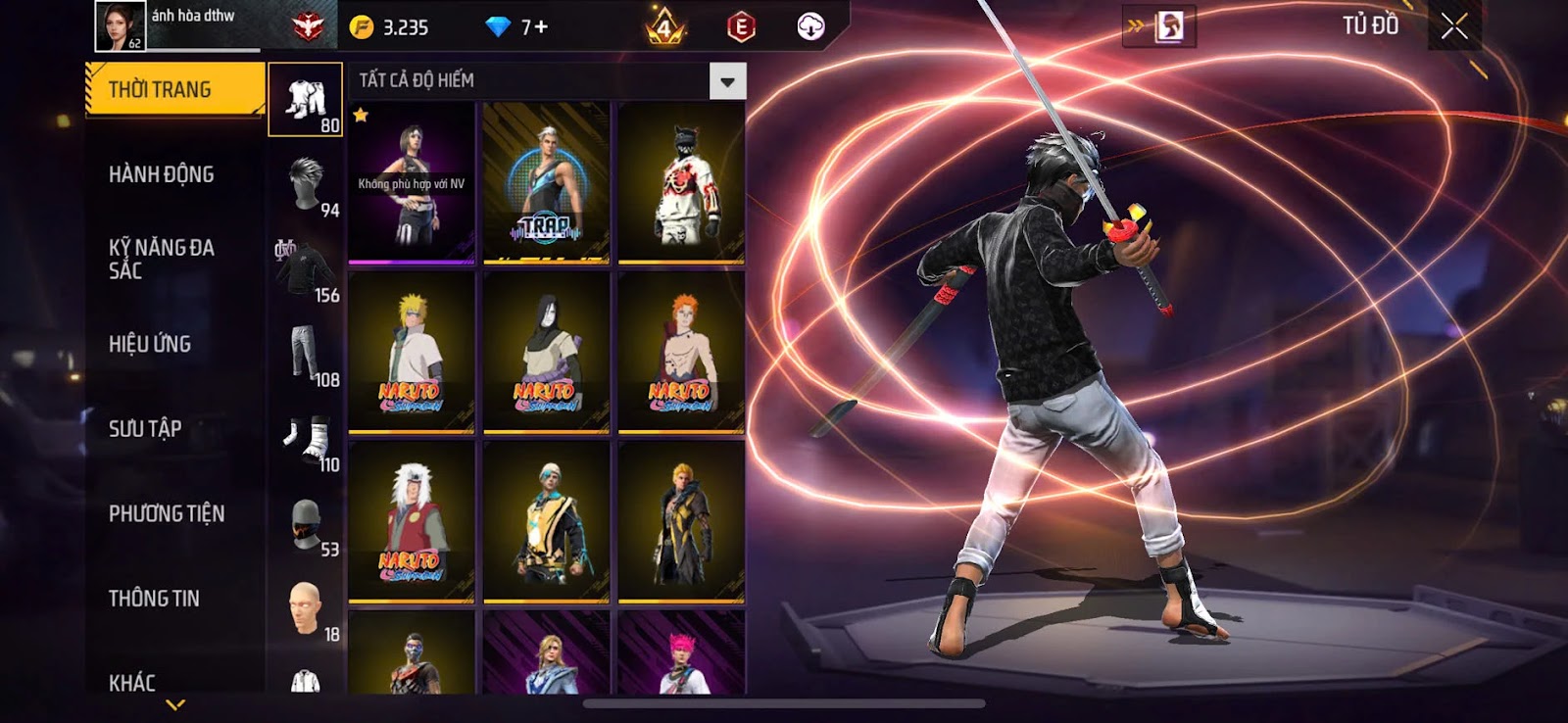This screenshot has width=1568, height=723.
Task: Pick the shoes category showing 110
Action: [x=306, y=440]
